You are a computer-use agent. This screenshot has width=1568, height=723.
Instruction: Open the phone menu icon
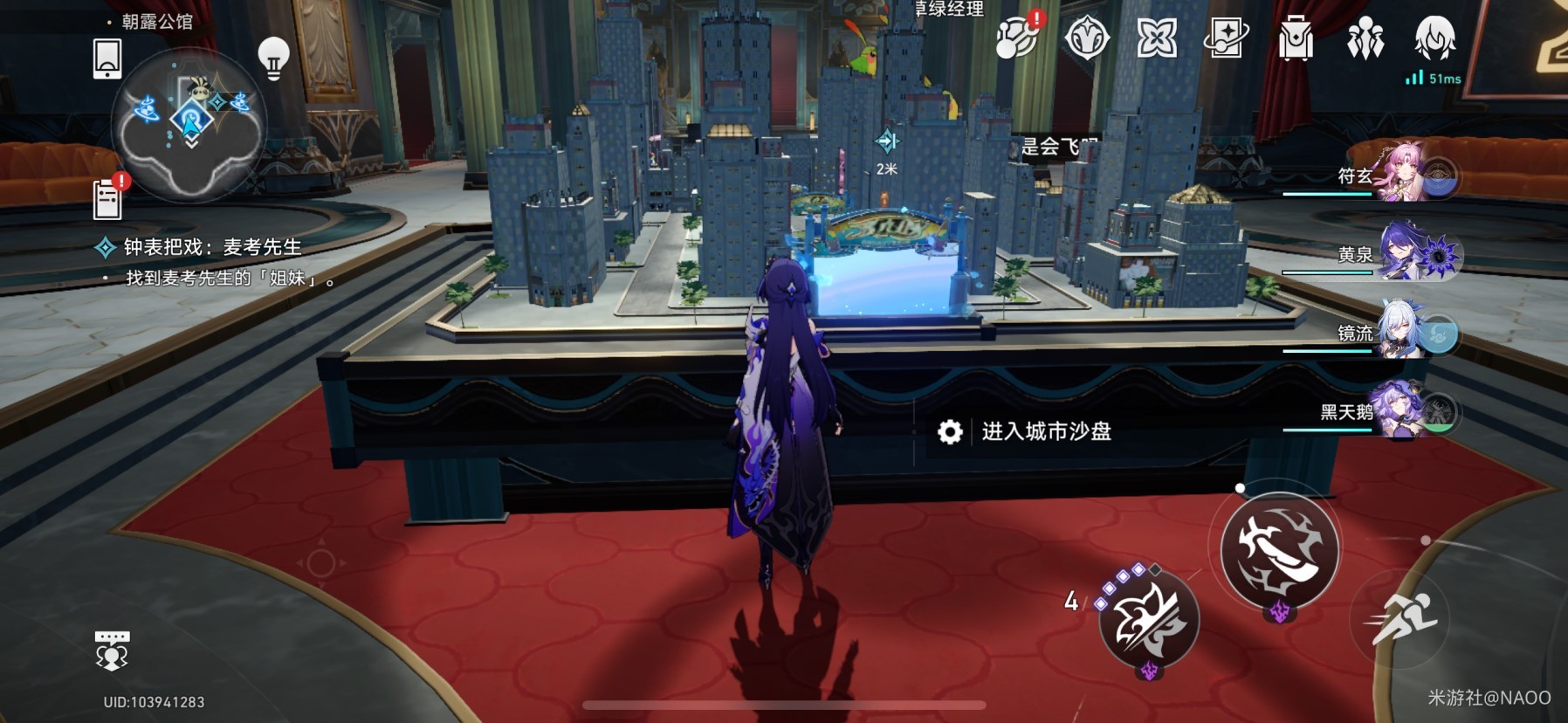[x=107, y=59]
